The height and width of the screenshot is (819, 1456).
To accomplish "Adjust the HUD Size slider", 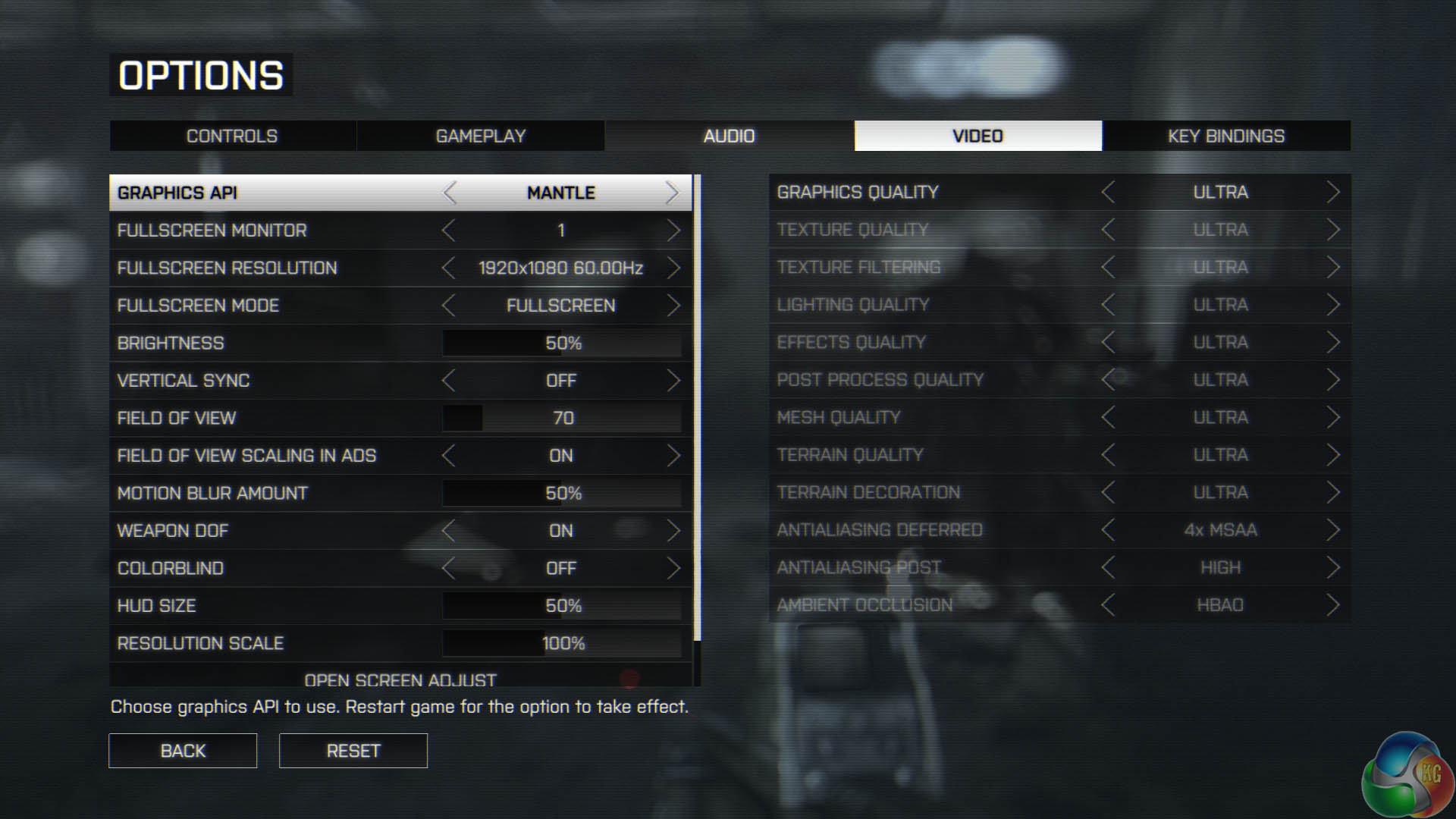I will click(x=562, y=606).
